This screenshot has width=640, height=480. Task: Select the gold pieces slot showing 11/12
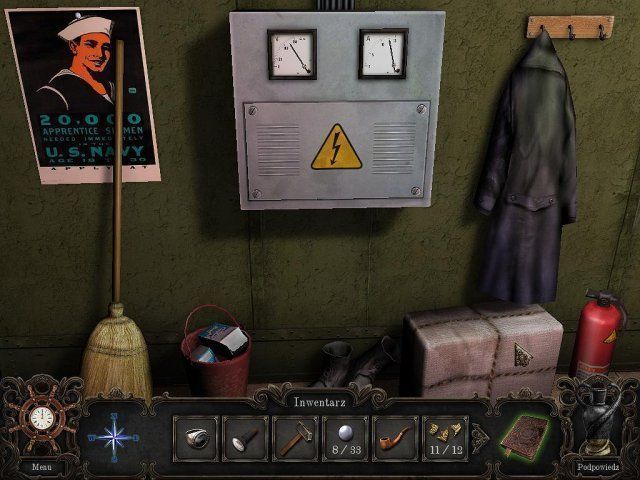445,439
